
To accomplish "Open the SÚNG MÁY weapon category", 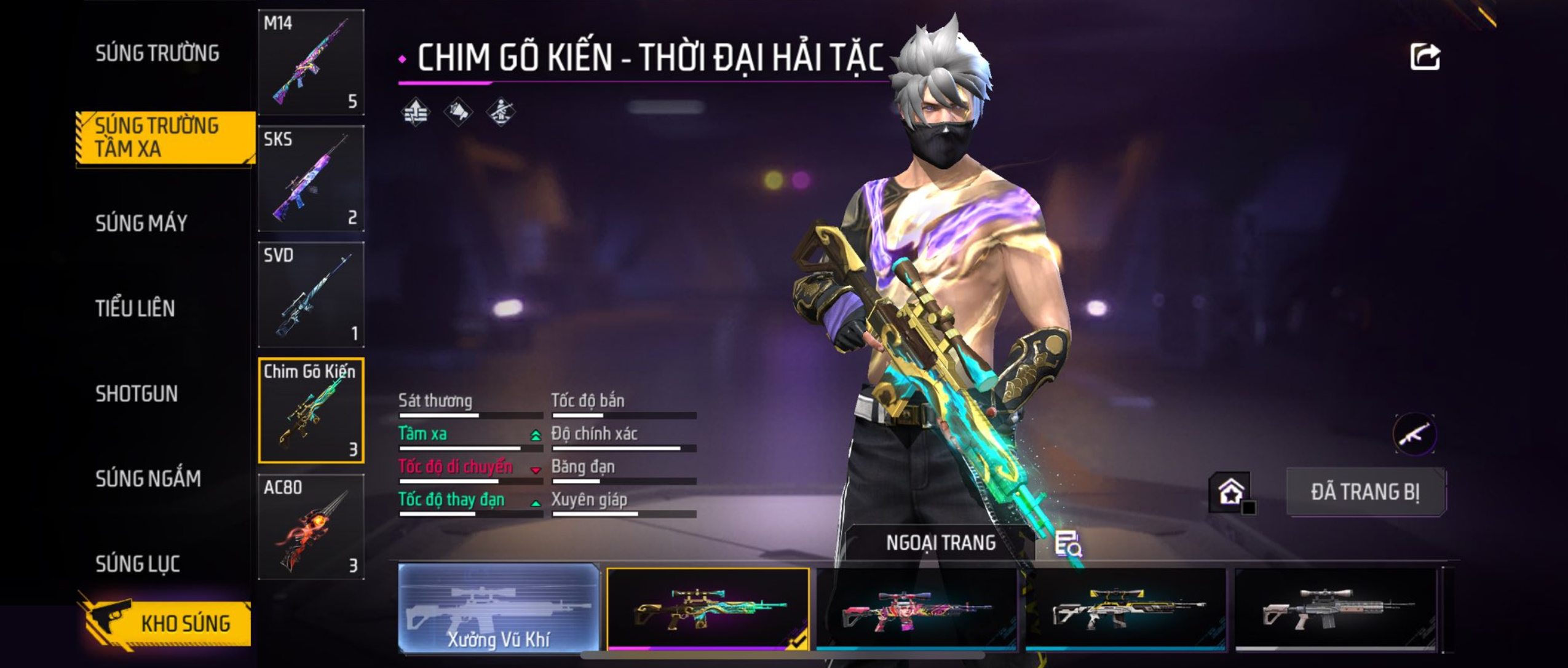I will 141,223.
